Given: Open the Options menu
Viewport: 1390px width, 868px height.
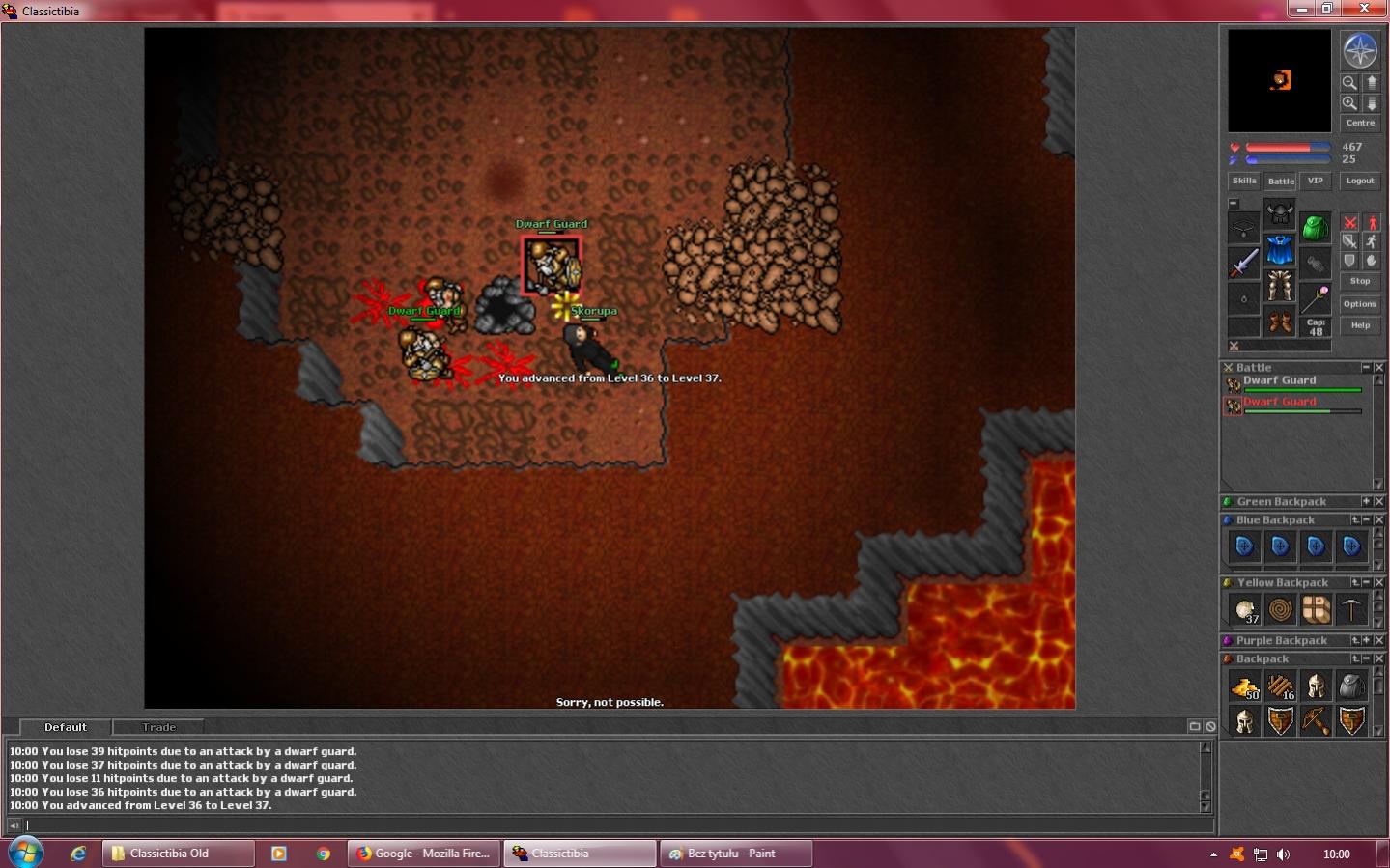Looking at the screenshot, I should pyautogui.click(x=1360, y=304).
